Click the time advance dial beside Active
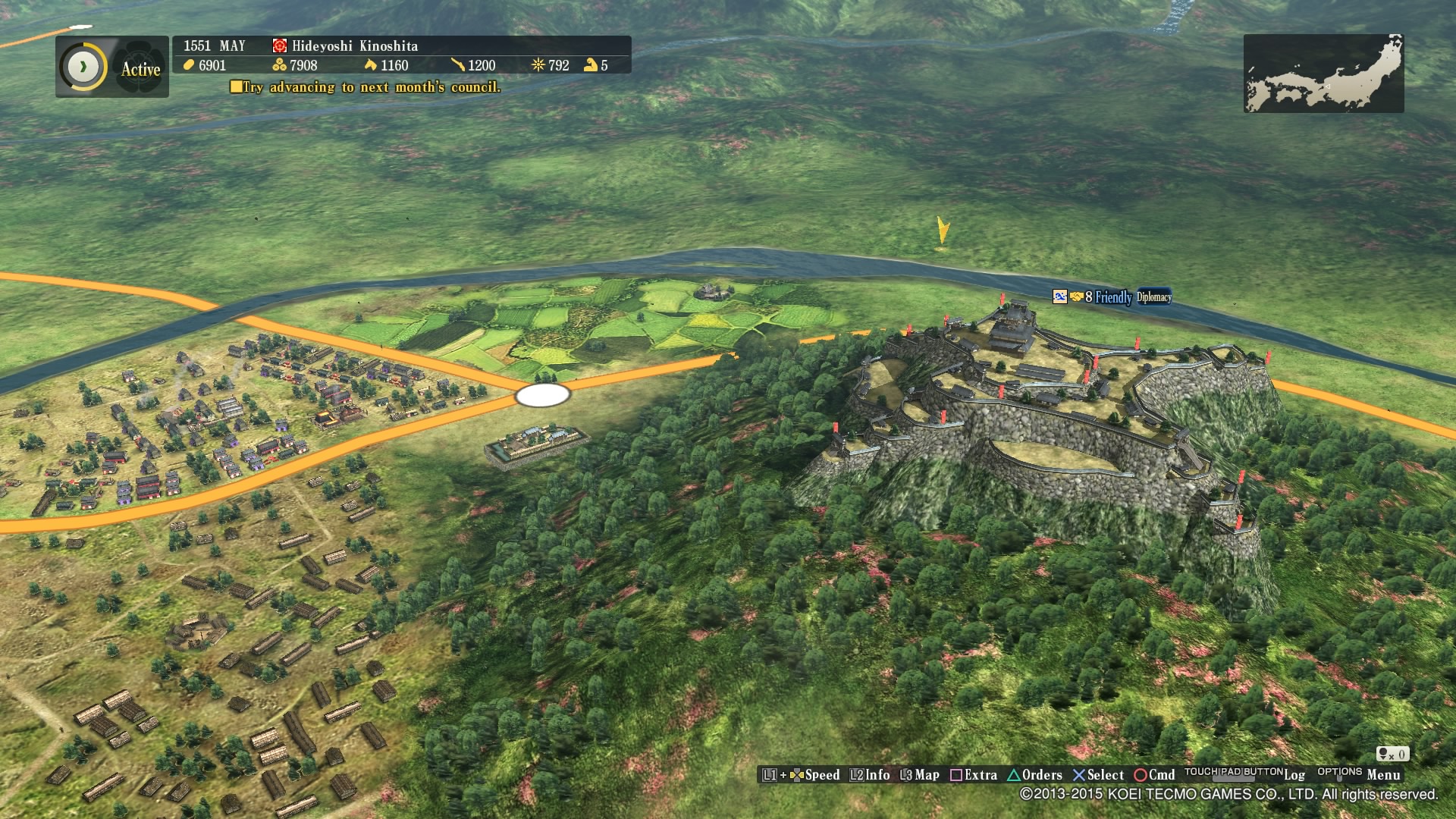This screenshot has width=1456, height=819. (x=83, y=67)
